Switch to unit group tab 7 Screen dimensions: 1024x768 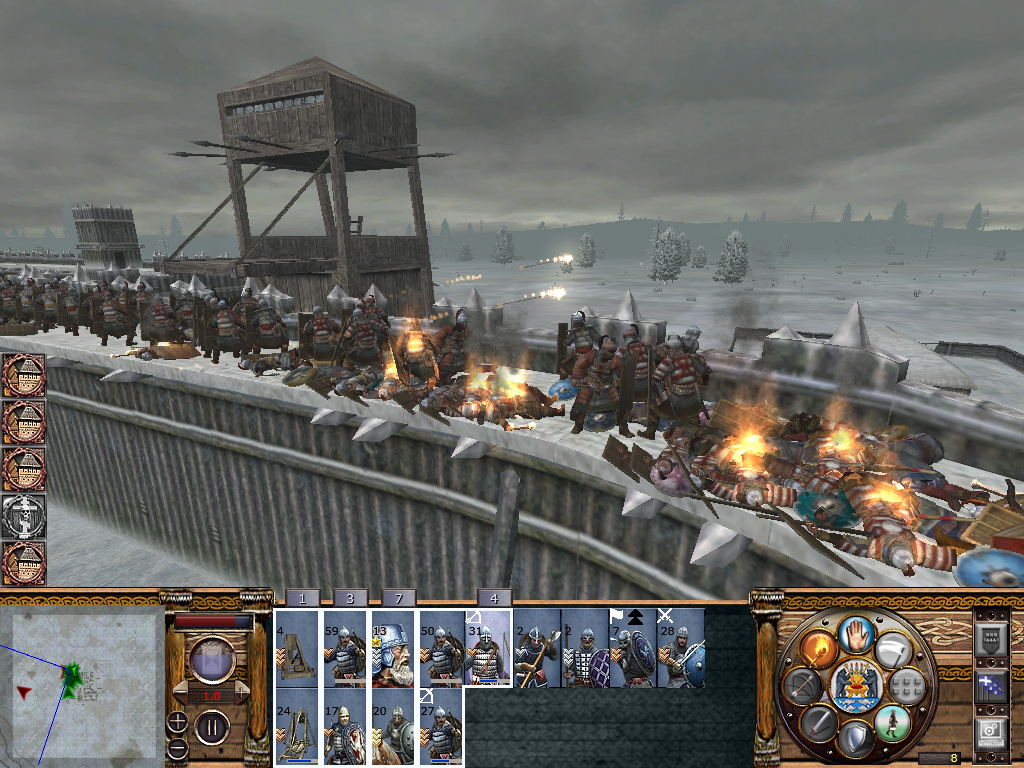tap(398, 598)
